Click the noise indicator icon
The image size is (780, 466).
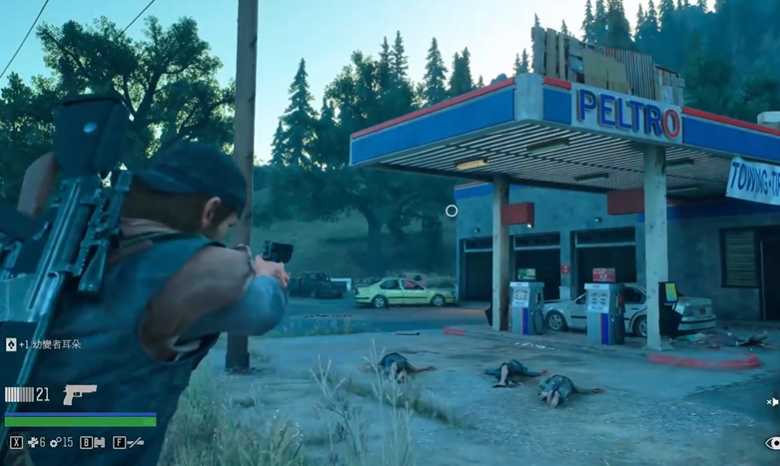(772, 402)
